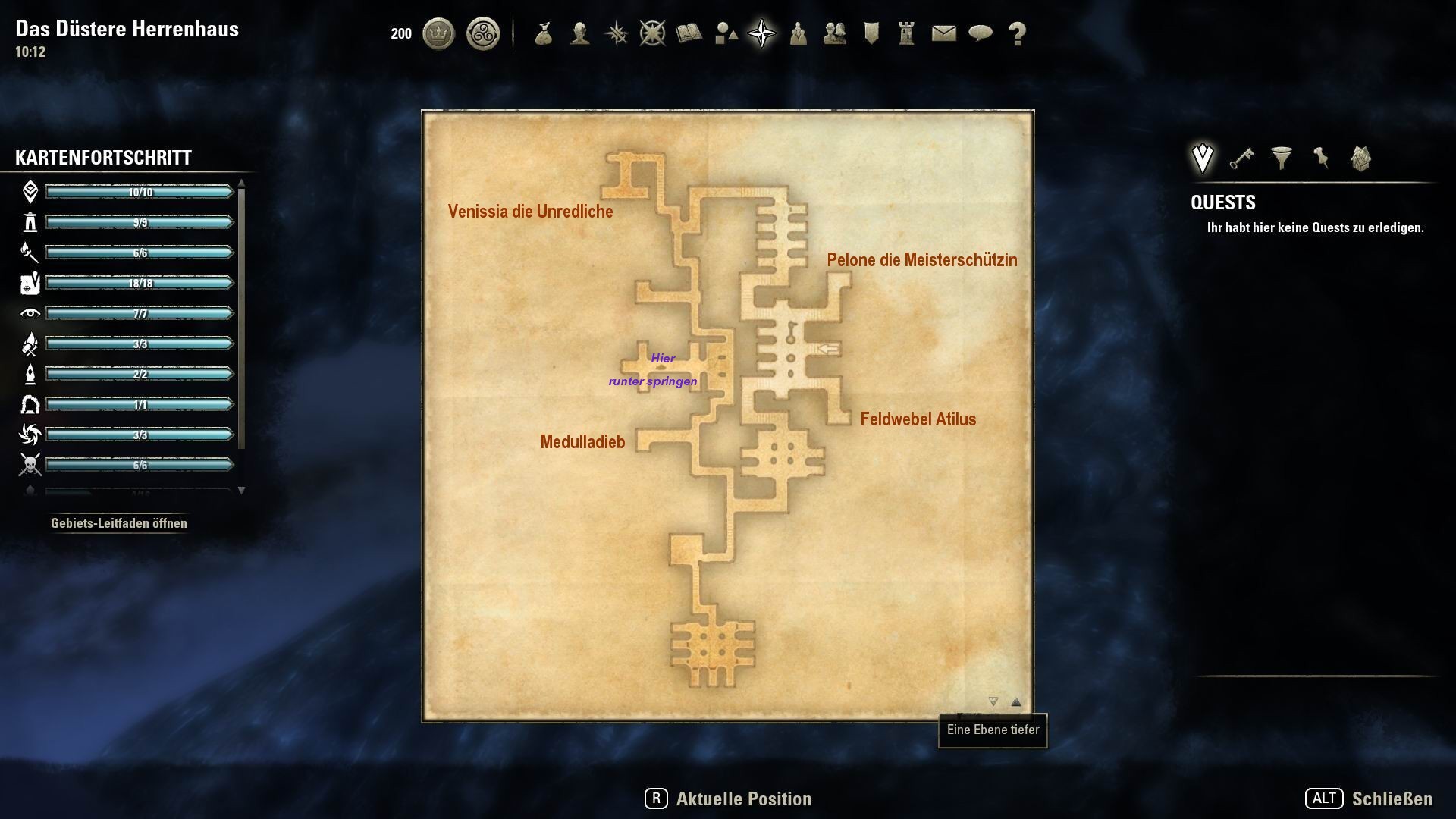Open the guild tower icon
Viewport: 1456px width, 819px height.
coord(907,33)
